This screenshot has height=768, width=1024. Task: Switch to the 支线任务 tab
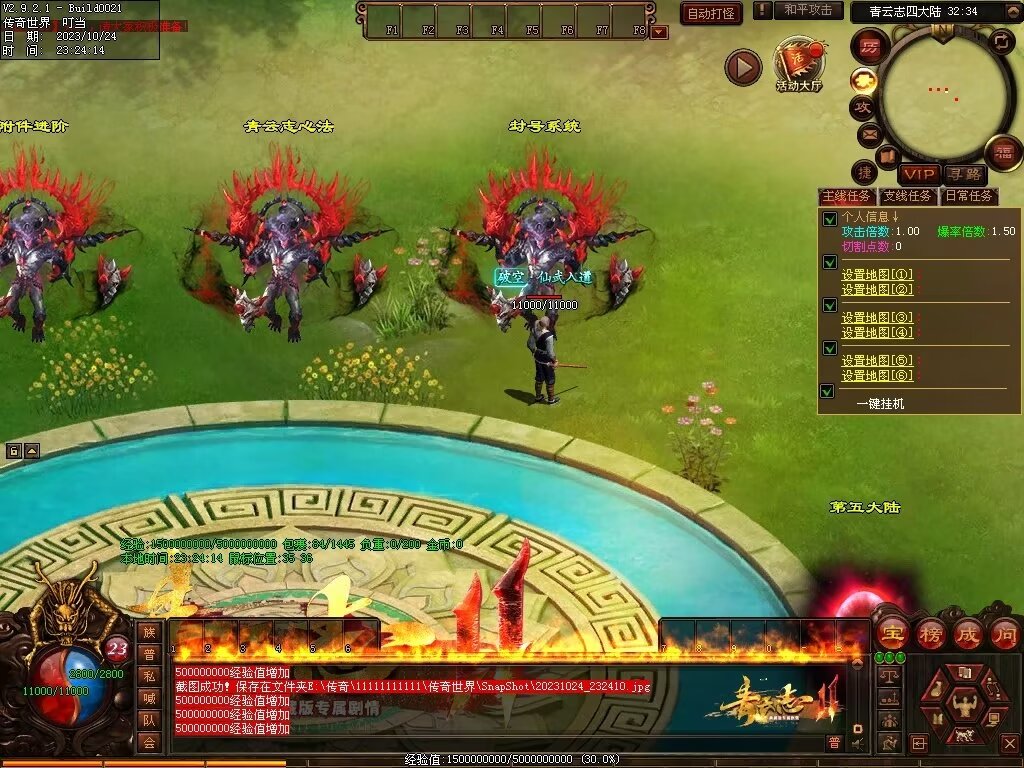908,196
